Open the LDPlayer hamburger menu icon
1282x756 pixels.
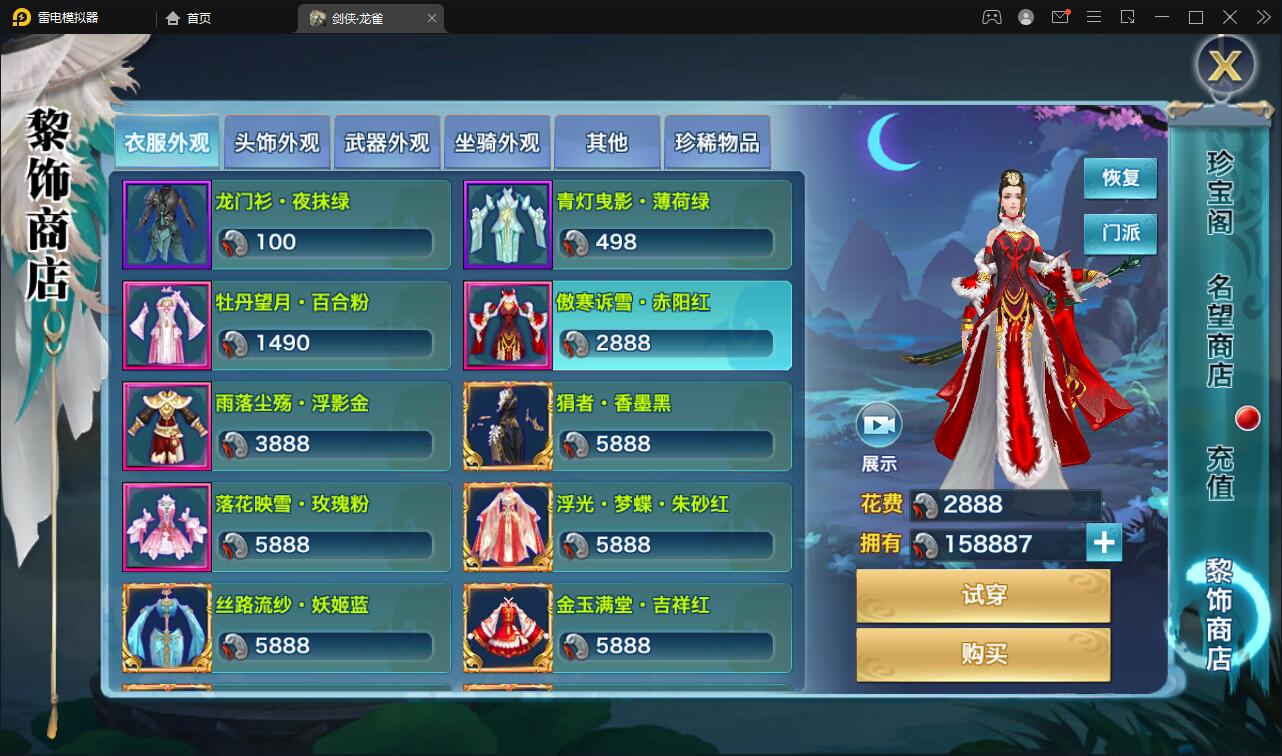pyautogui.click(x=1094, y=17)
